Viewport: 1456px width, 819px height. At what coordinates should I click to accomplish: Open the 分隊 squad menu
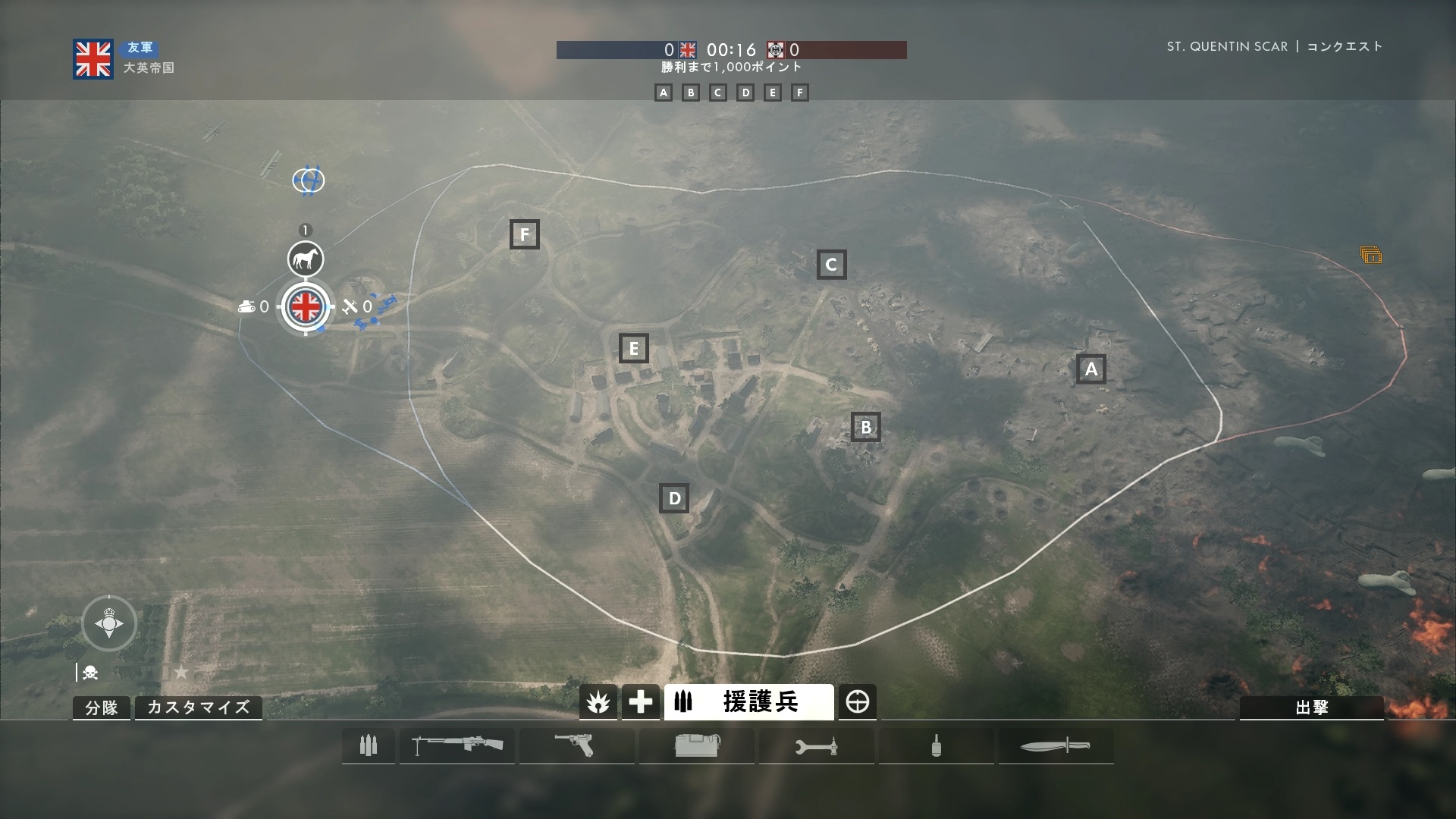102,708
